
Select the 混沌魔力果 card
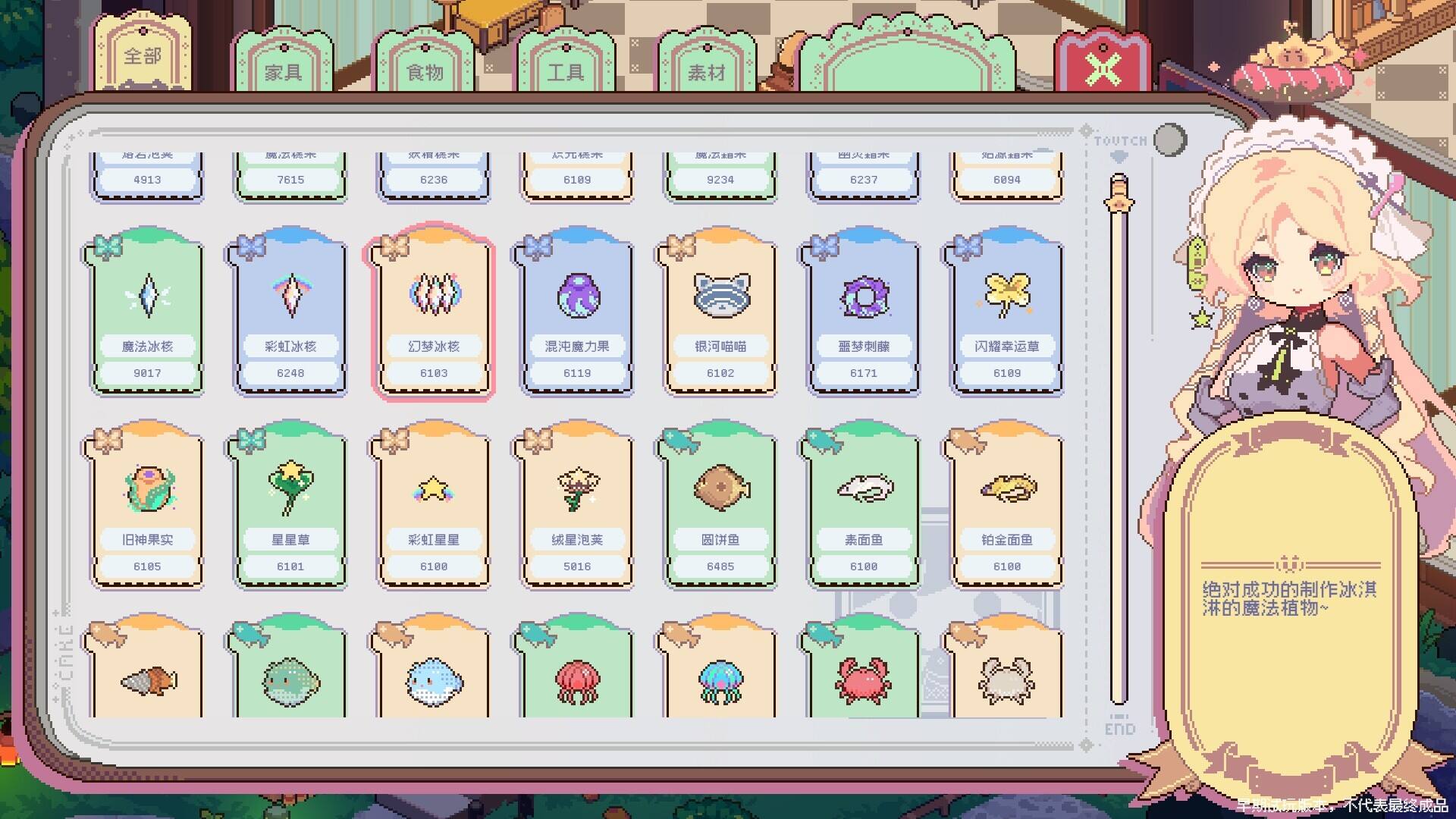coord(576,312)
